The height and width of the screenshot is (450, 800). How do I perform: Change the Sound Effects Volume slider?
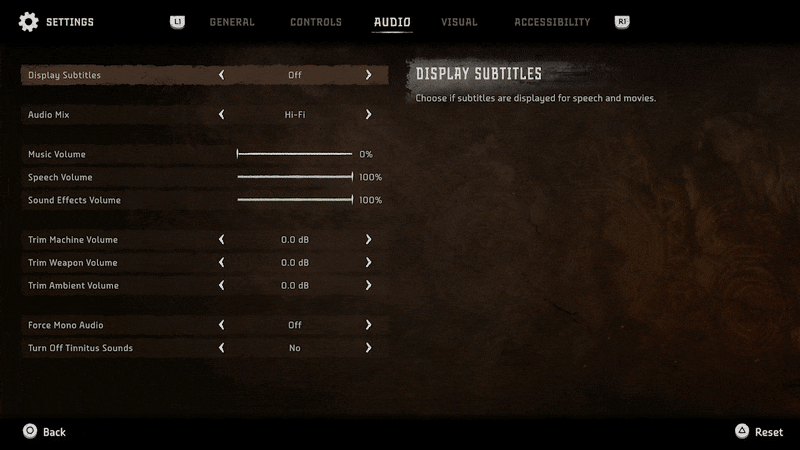click(x=295, y=200)
